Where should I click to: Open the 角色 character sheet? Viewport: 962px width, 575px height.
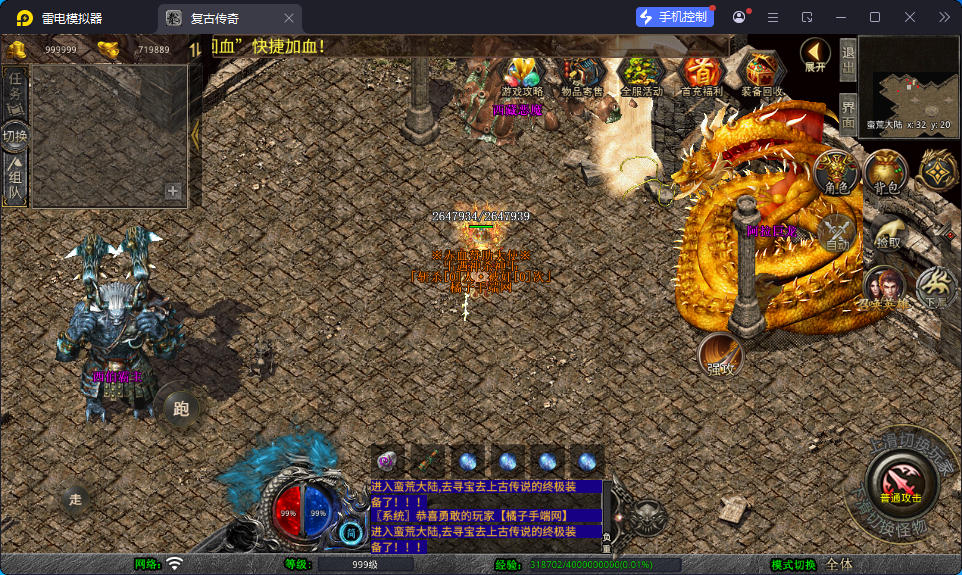[x=837, y=173]
